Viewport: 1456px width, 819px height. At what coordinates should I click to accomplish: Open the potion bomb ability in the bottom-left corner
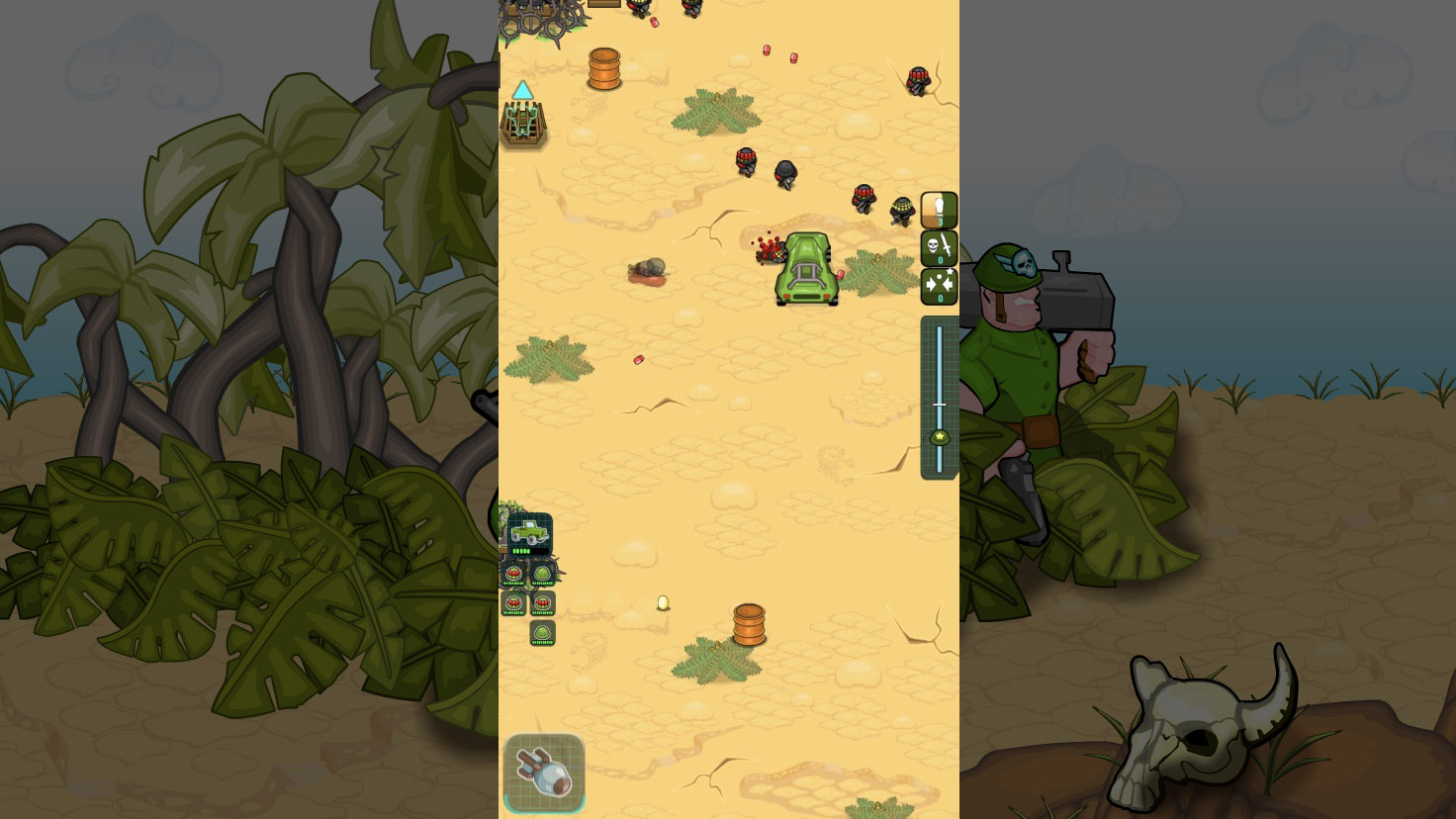[x=544, y=773]
